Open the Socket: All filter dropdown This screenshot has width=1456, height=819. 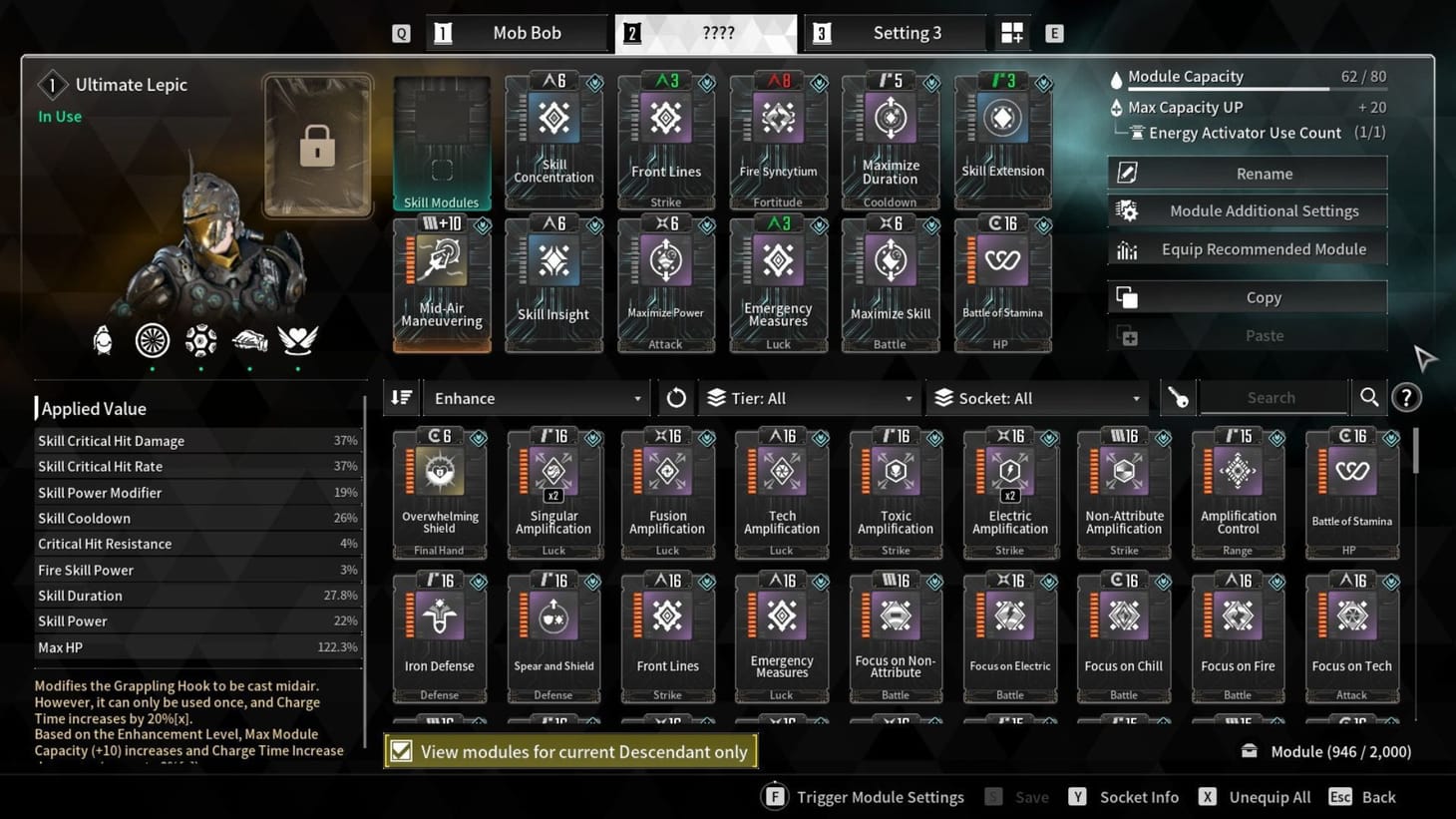[x=1037, y=397]
